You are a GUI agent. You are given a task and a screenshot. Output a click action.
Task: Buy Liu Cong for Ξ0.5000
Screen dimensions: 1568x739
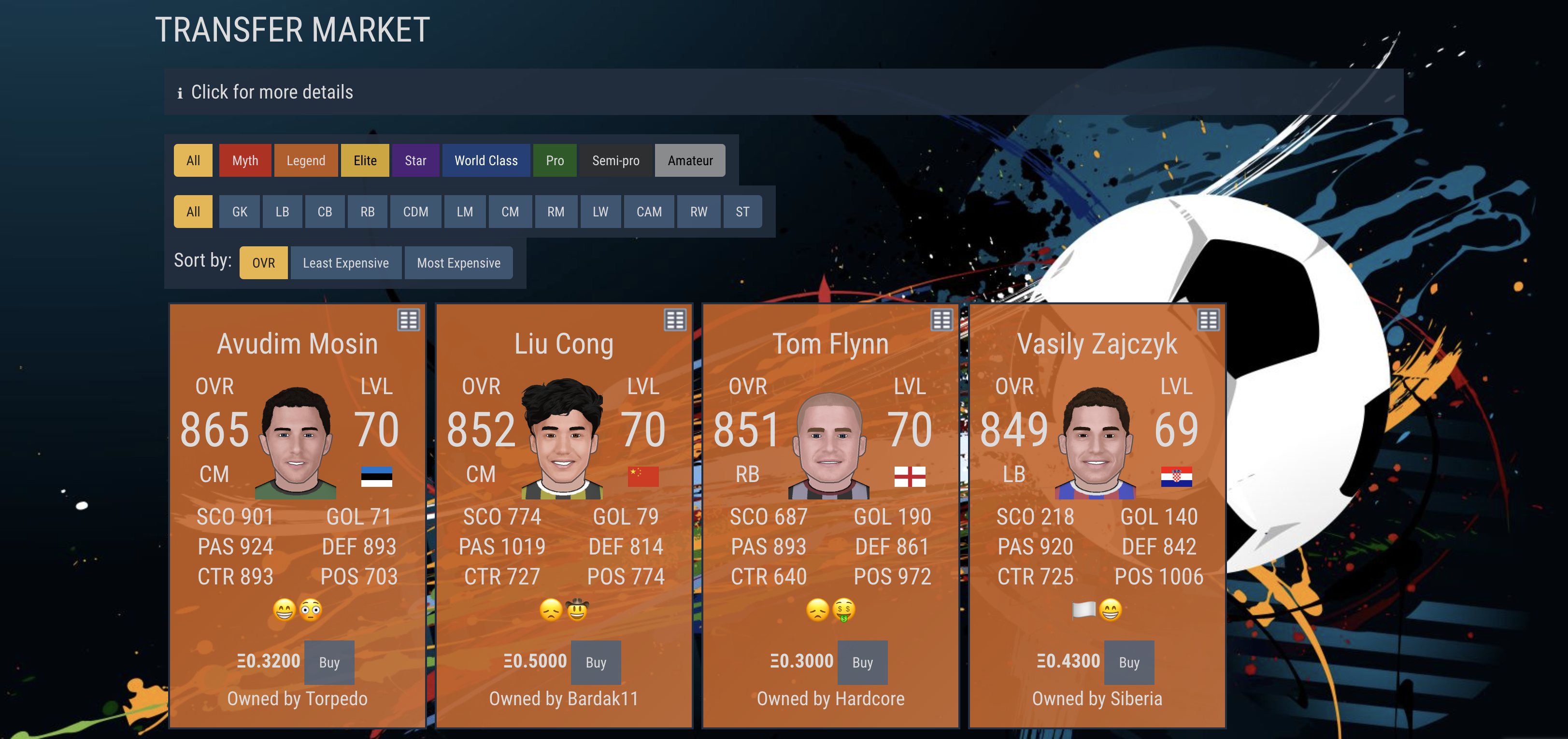coord(596,662)
